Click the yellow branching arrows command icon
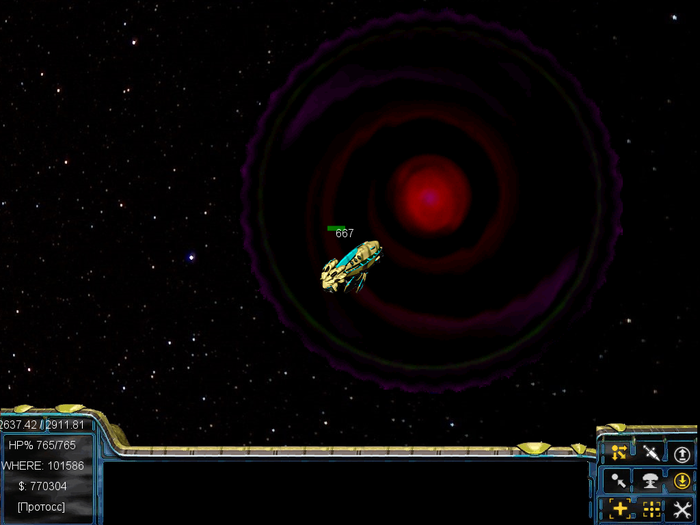This screenshot has width=700, height=525. [x=619, y=454]
